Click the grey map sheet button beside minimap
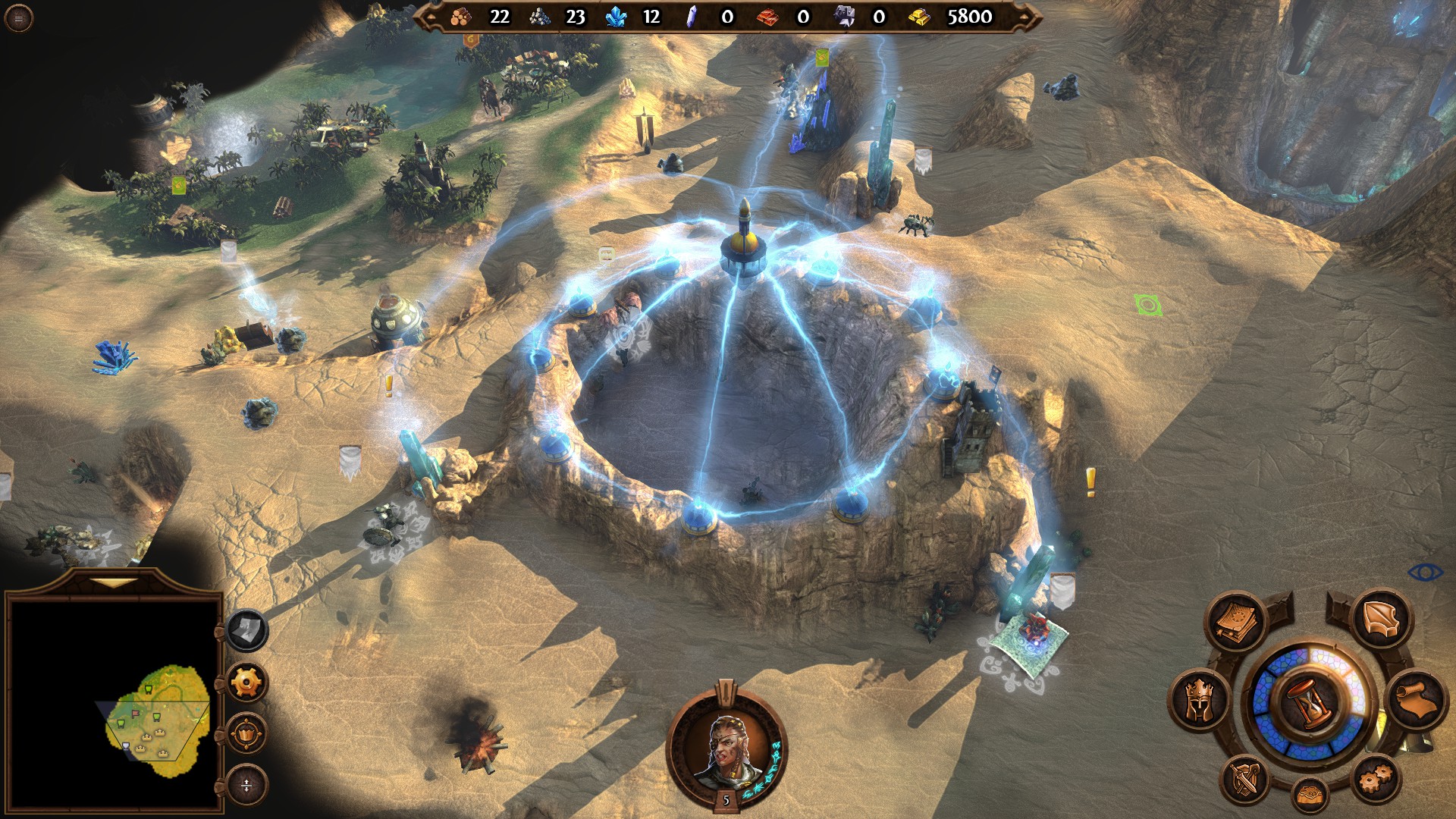Viewport: 1456px width, 819px height. pos(247,630)
